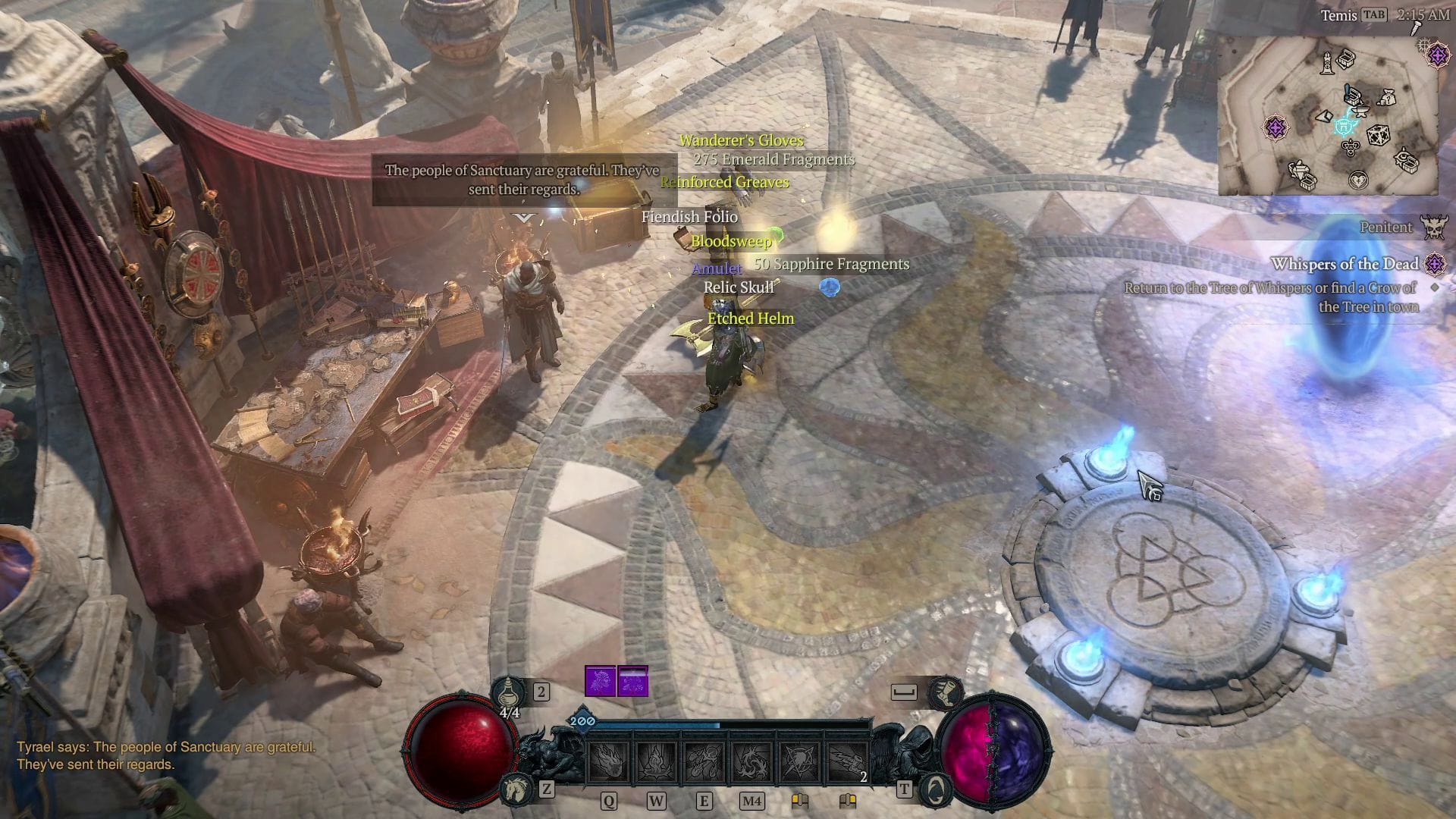This screenshot has width=1456, height=819.
Task: Pick up the Wanderer's Gloves
Action: tap(741, 140)
